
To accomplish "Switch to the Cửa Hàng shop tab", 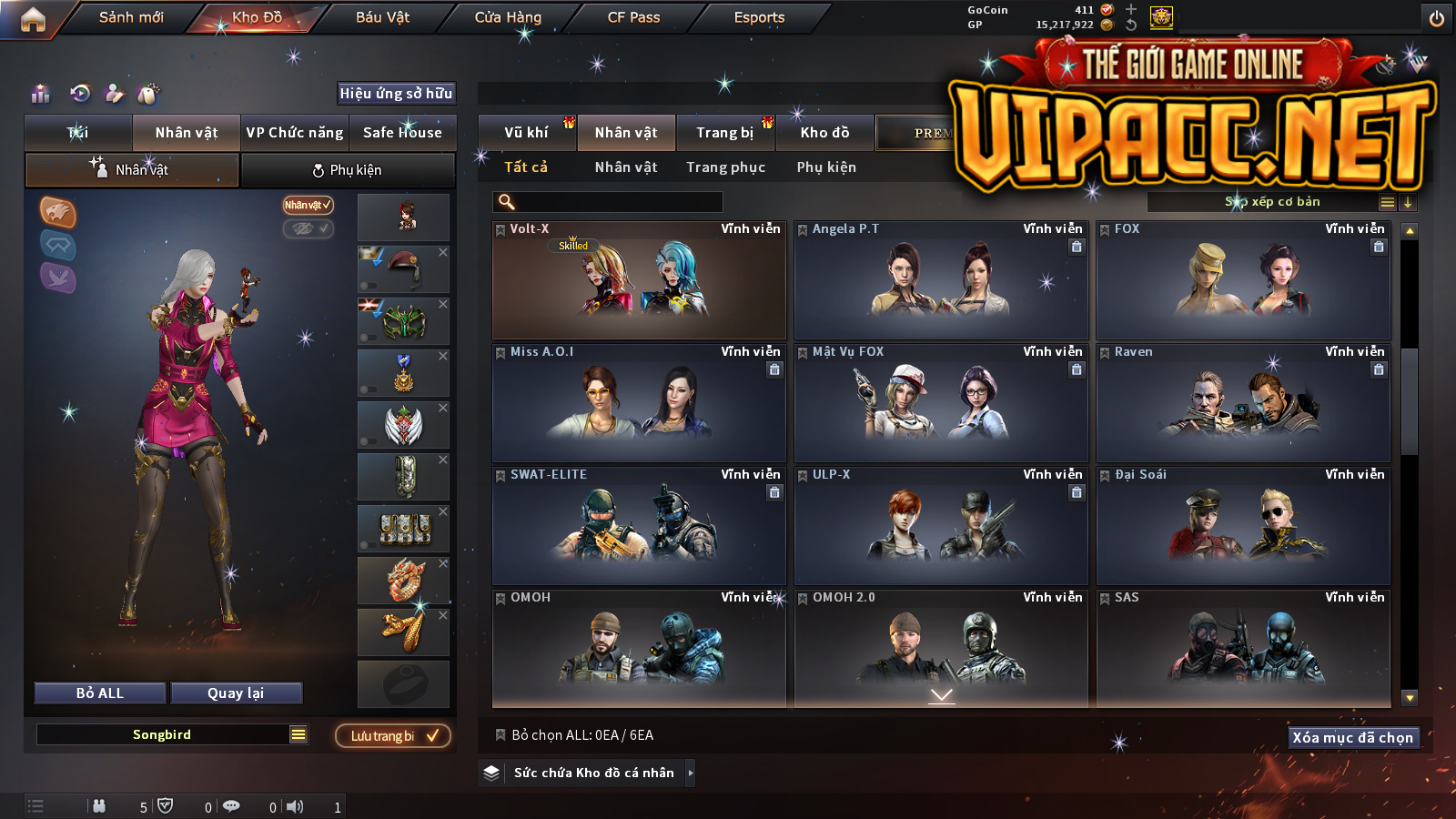I will tap(508, 17).
